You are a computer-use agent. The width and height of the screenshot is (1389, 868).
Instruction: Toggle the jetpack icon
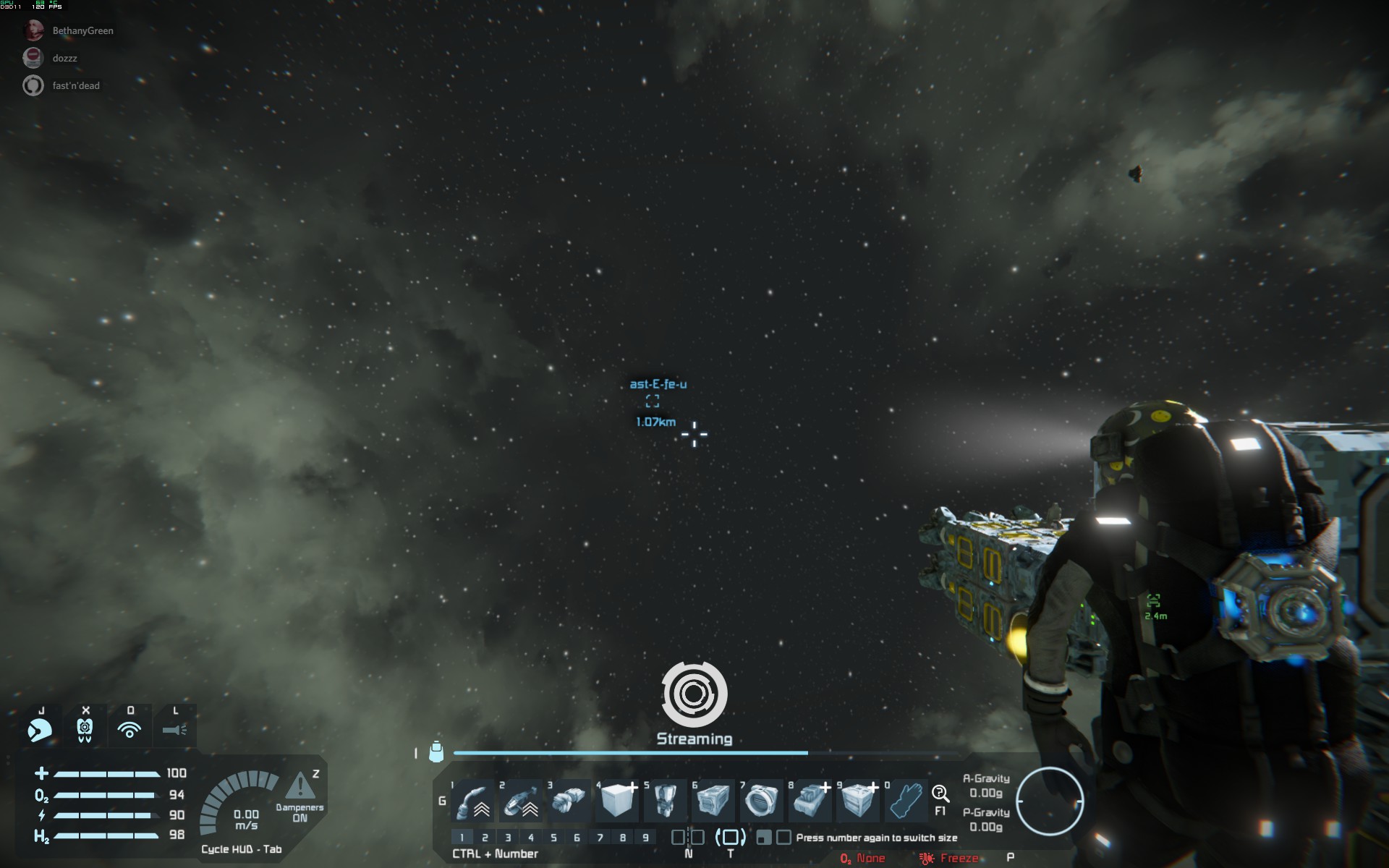[85, 730]
